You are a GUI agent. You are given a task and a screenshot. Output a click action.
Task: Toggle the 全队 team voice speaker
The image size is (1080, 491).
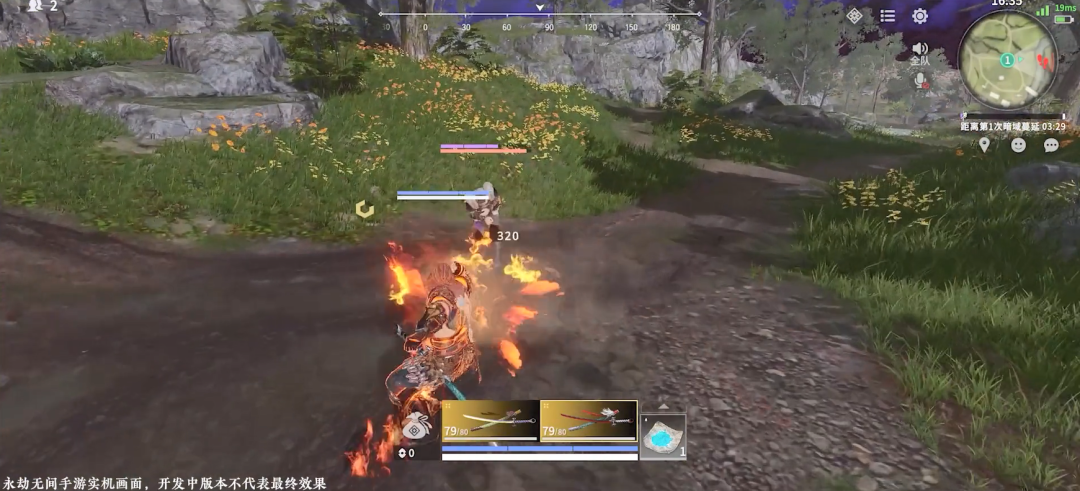pyautogui.click(x=920, y=50)
